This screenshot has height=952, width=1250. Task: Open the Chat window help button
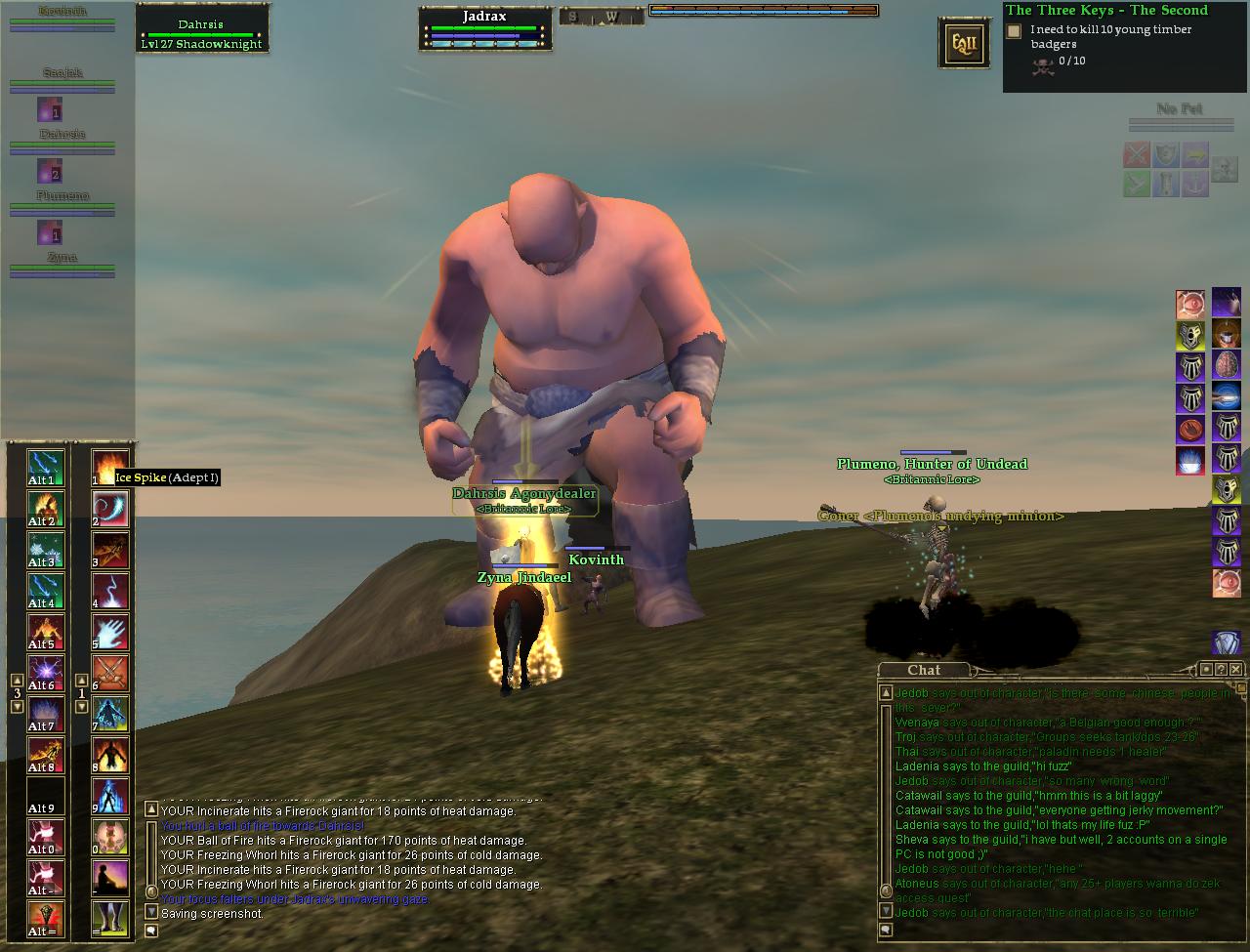1222,669
